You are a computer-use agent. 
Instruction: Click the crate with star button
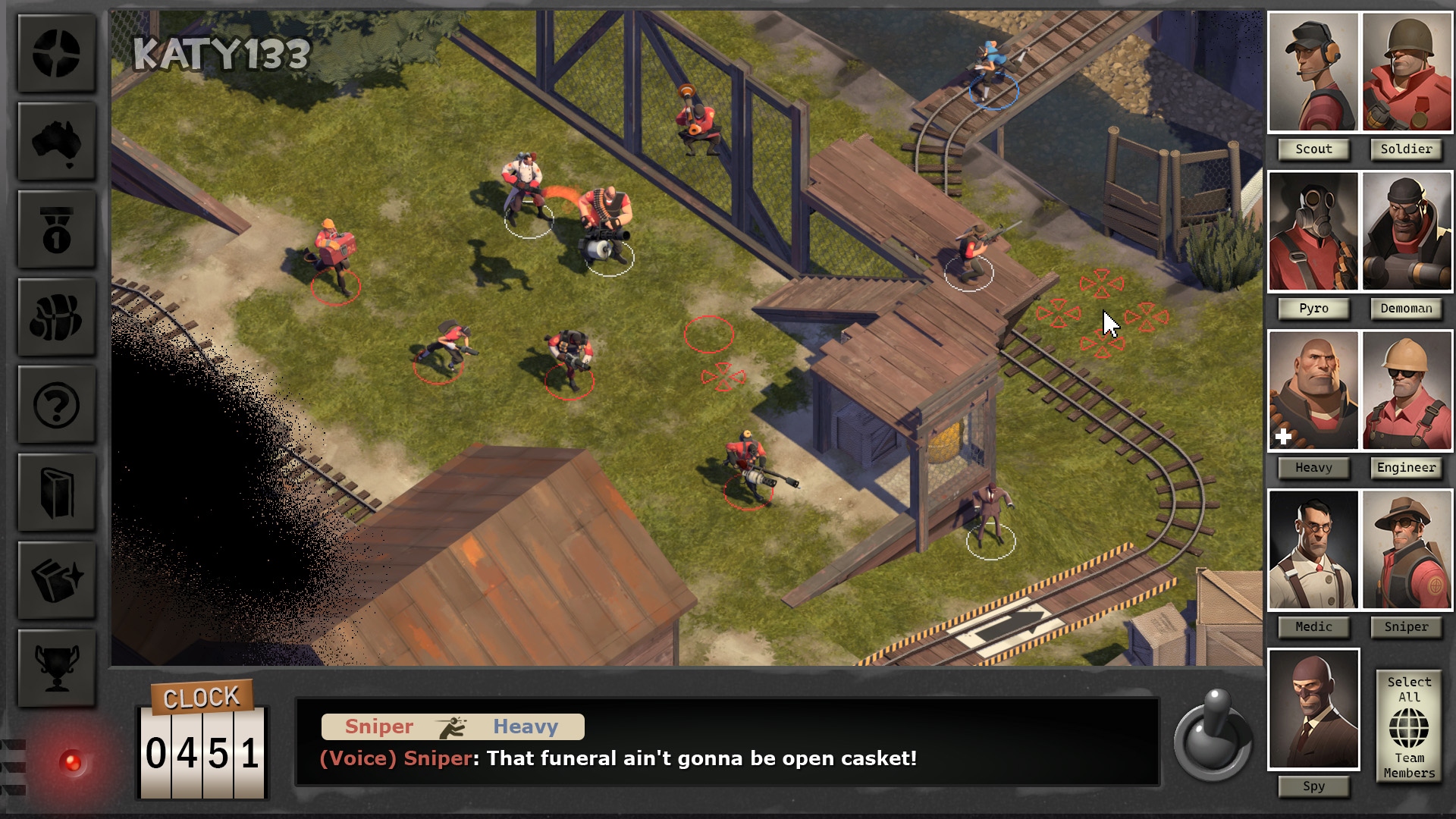[x=56, y=580]
